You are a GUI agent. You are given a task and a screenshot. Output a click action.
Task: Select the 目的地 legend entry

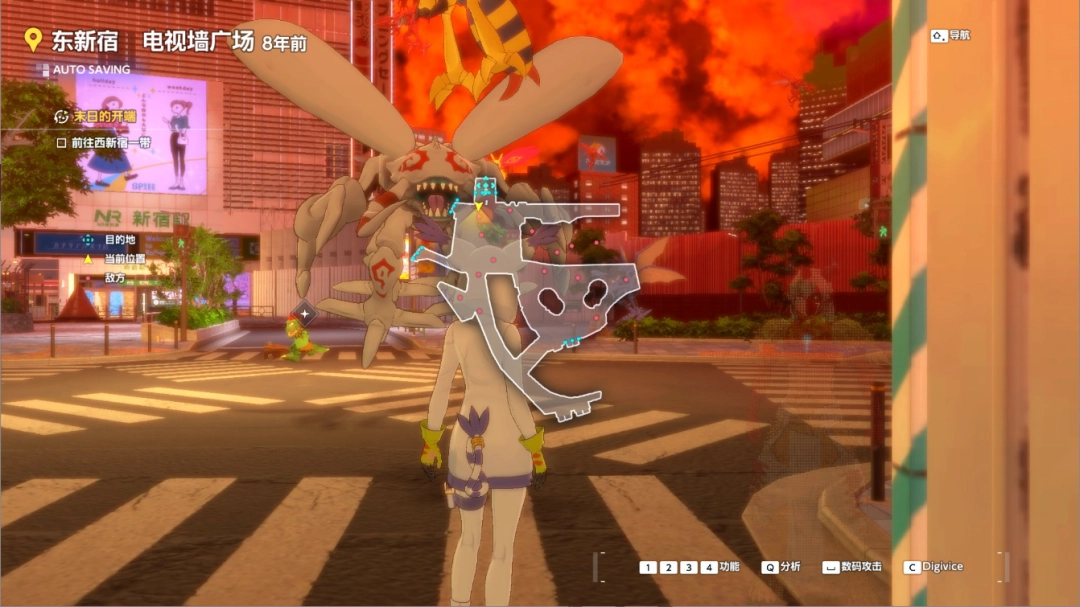[119, 240]
